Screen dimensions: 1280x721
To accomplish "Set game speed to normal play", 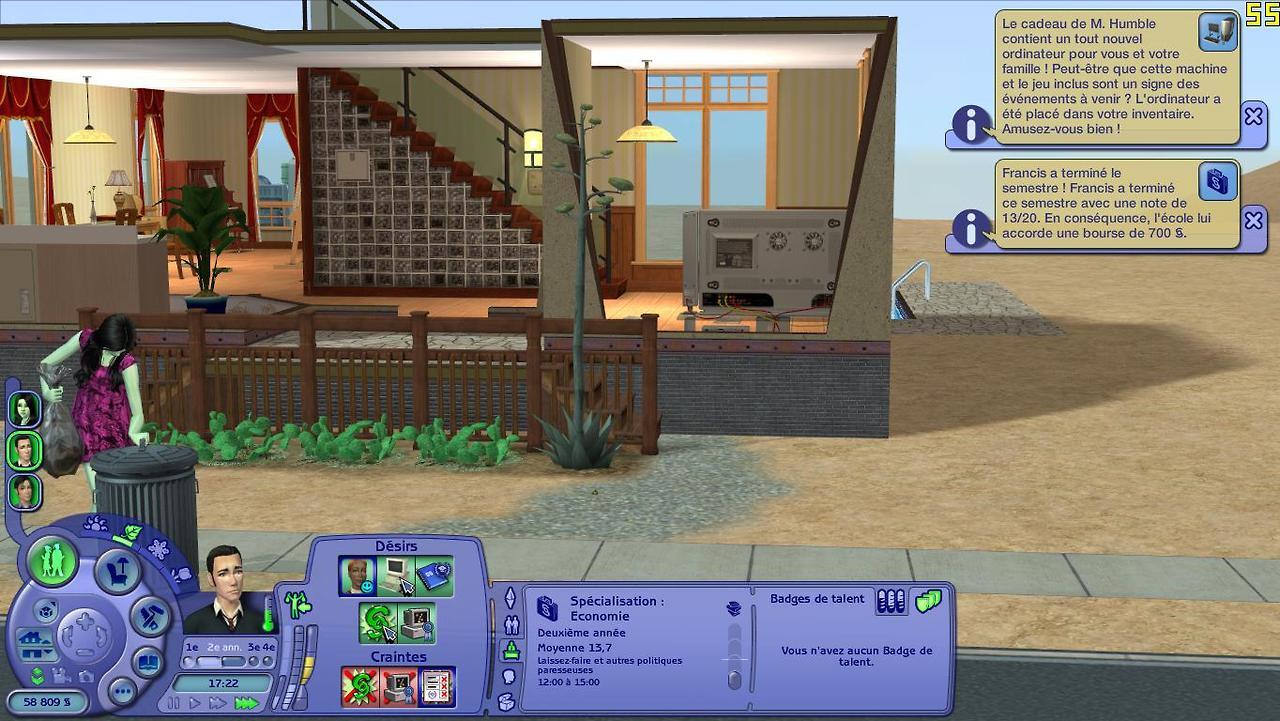I will [x=195, y=703].
